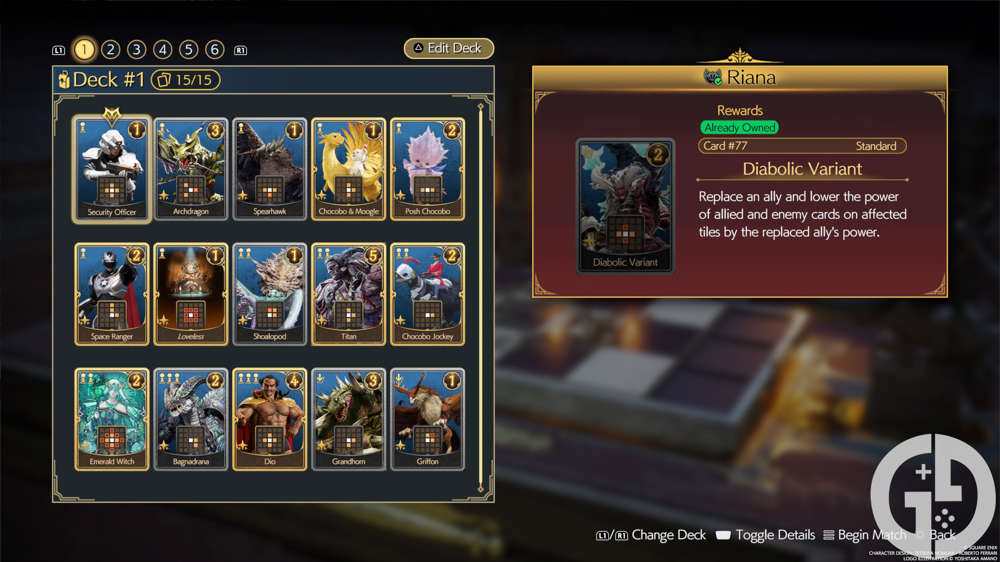Viewport: 1000px width, 562px height.
Task: Select the Security Officer card
Action: (112, 169)
